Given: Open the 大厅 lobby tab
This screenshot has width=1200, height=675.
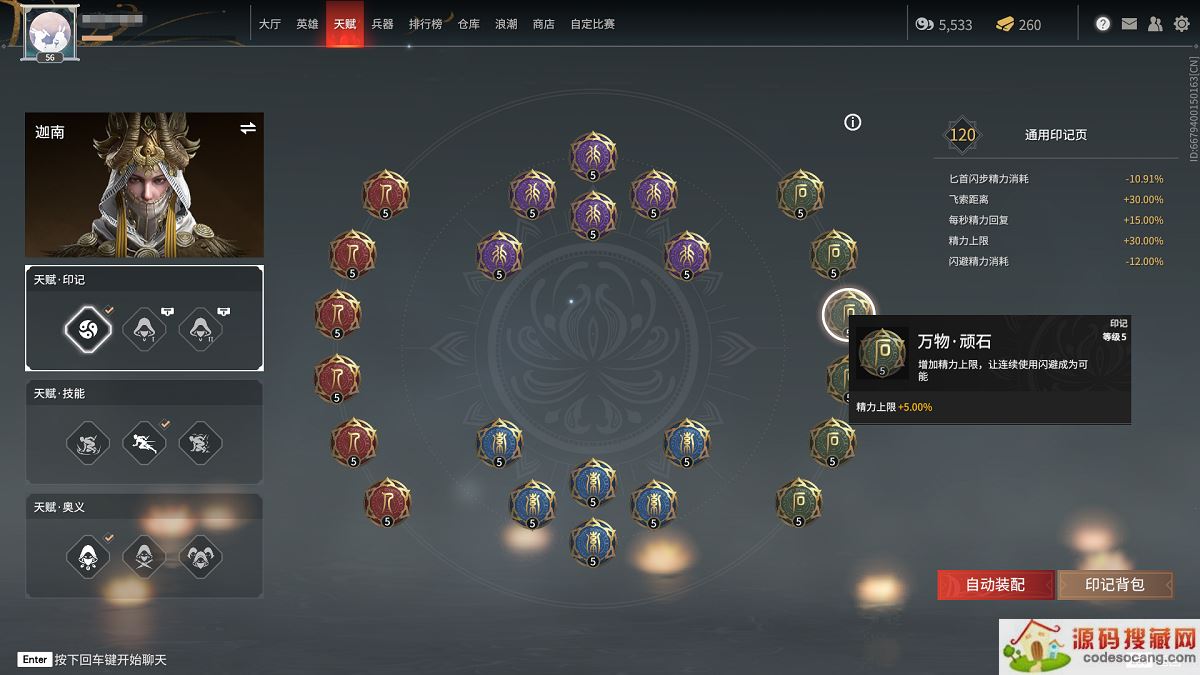Looking at the screenshot, I should pyautogui.click(x=269, y=24).
